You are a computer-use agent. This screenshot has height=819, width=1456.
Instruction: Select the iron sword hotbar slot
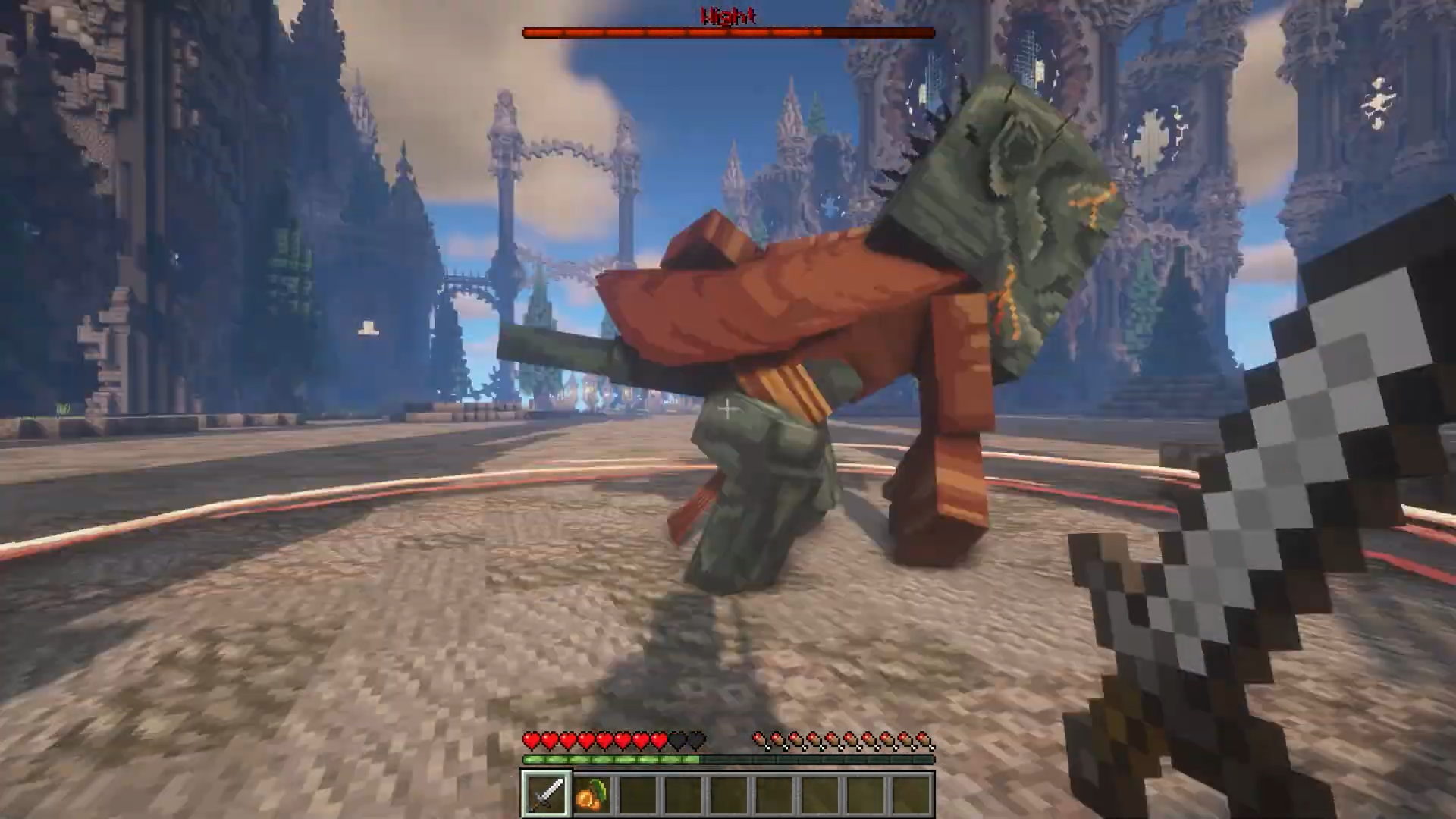coord(546,793)
